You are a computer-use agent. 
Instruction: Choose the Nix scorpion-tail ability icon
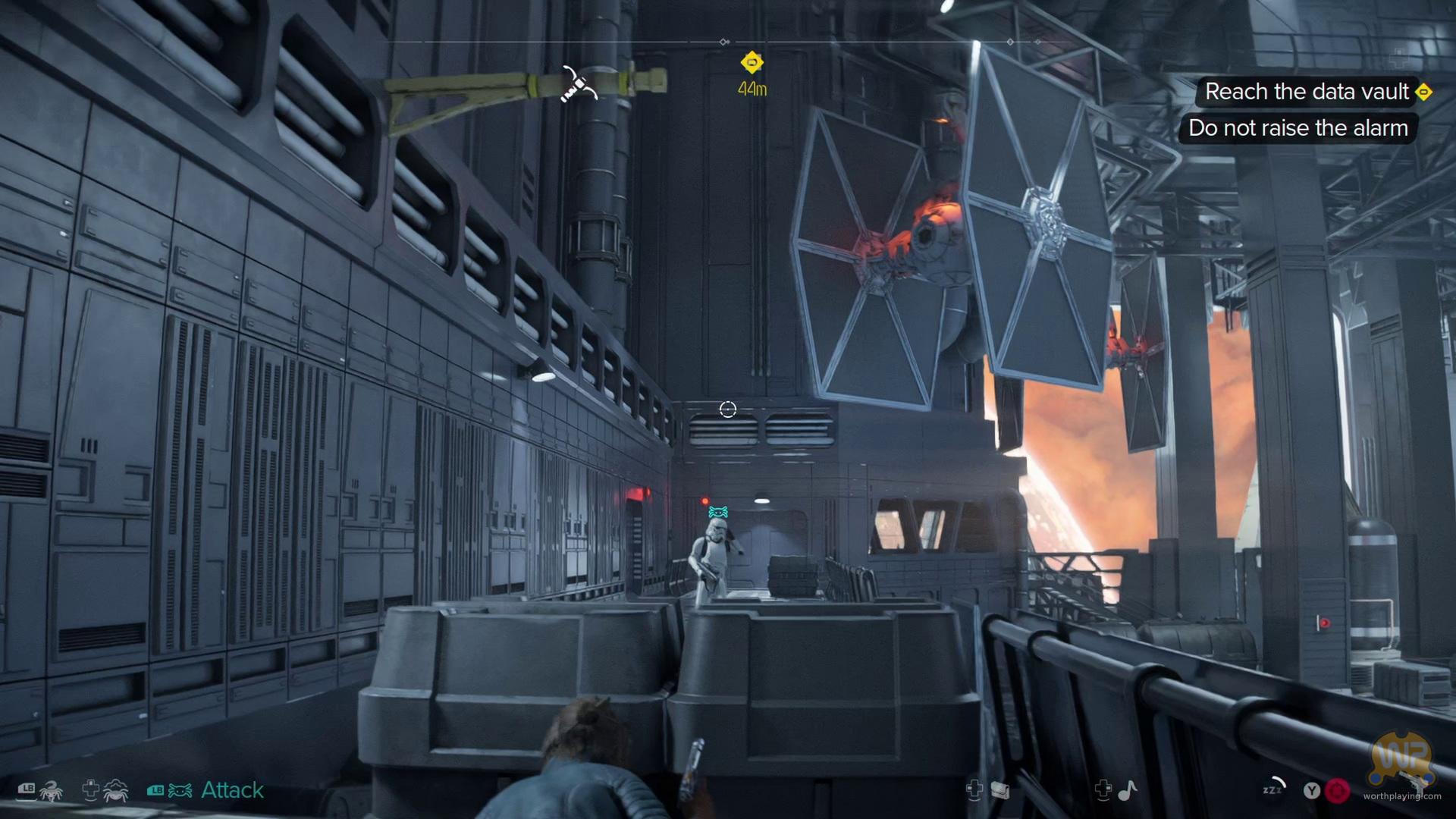pyautogui.click(x=51, y=792)
